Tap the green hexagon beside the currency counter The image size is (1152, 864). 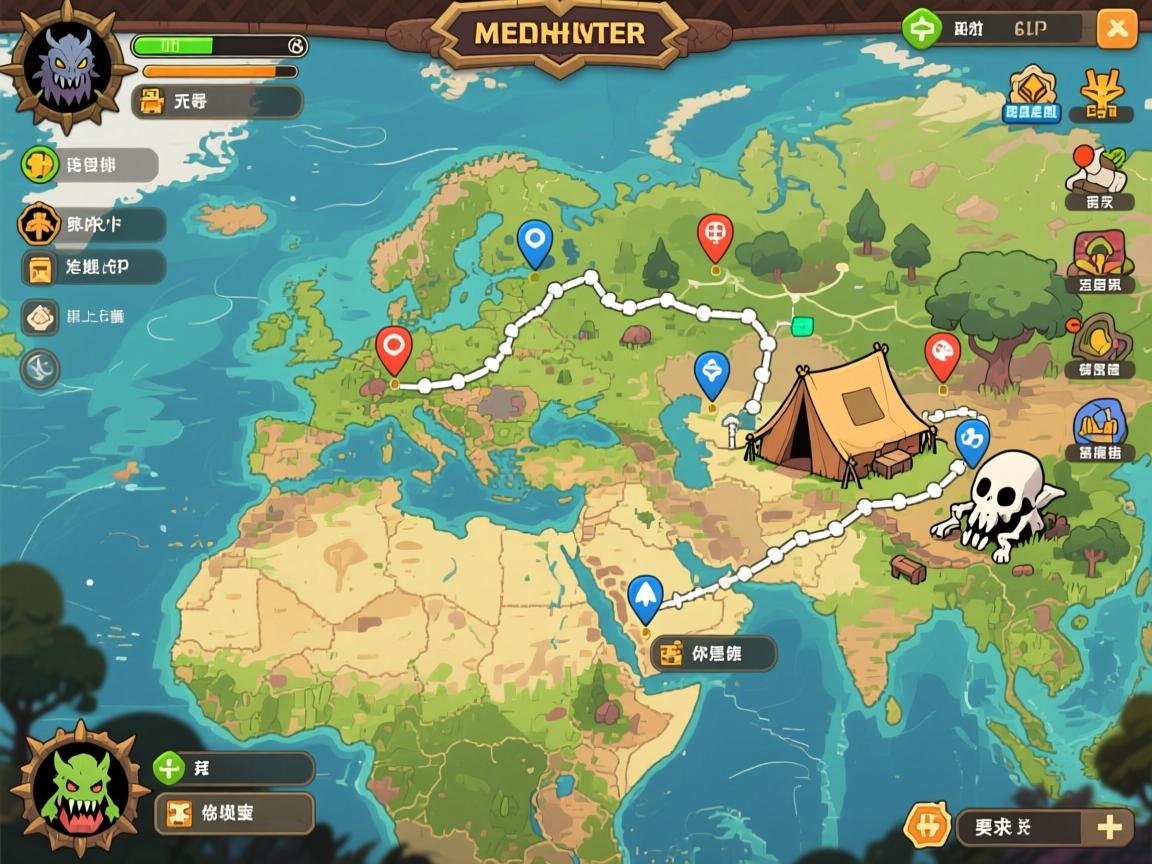(920, 29)
